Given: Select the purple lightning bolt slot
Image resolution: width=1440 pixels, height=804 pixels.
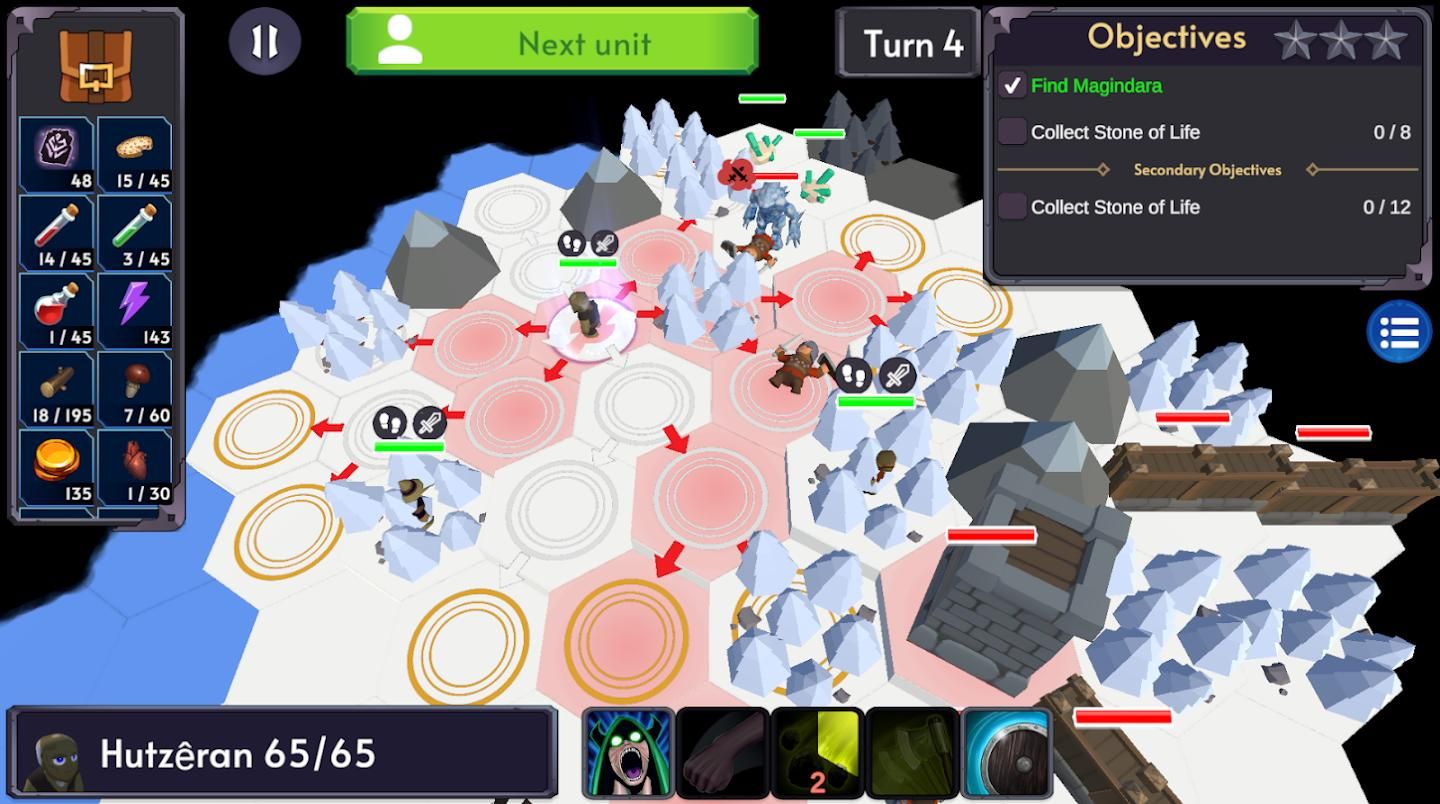Looking at the screenshot, I should point(135,310).
